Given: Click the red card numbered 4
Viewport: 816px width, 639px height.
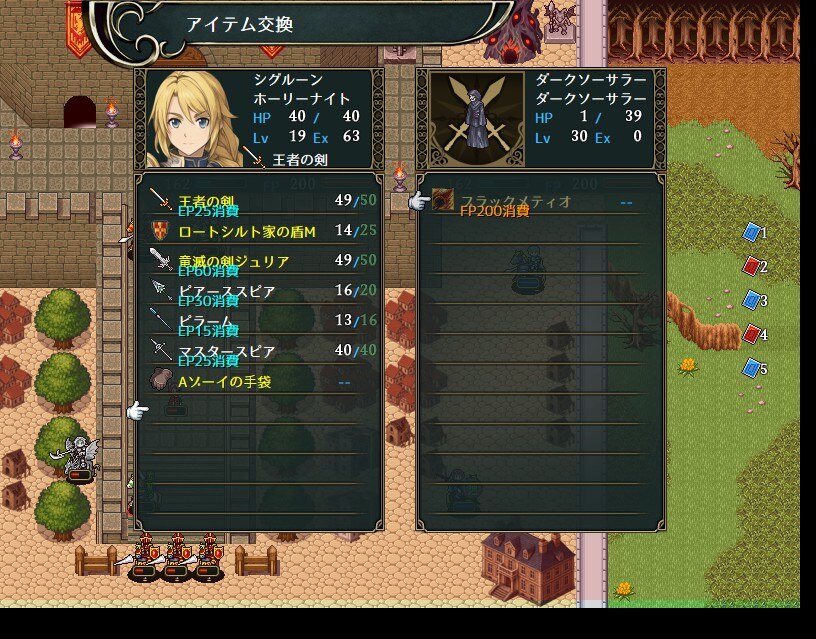Looking at the screenshot, I should [x=752, y=334].
